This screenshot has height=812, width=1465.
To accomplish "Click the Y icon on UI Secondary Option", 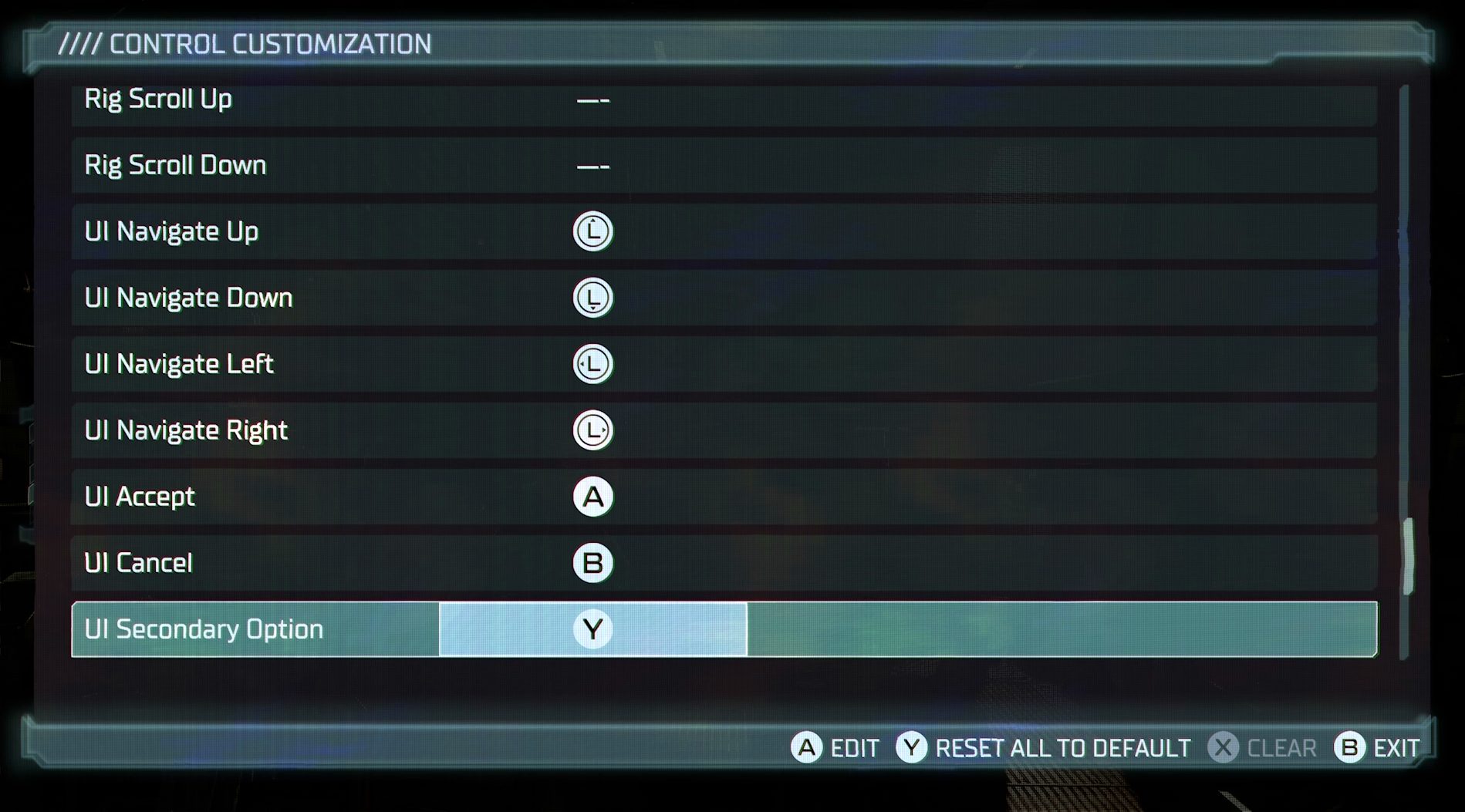I will point(592,629).
